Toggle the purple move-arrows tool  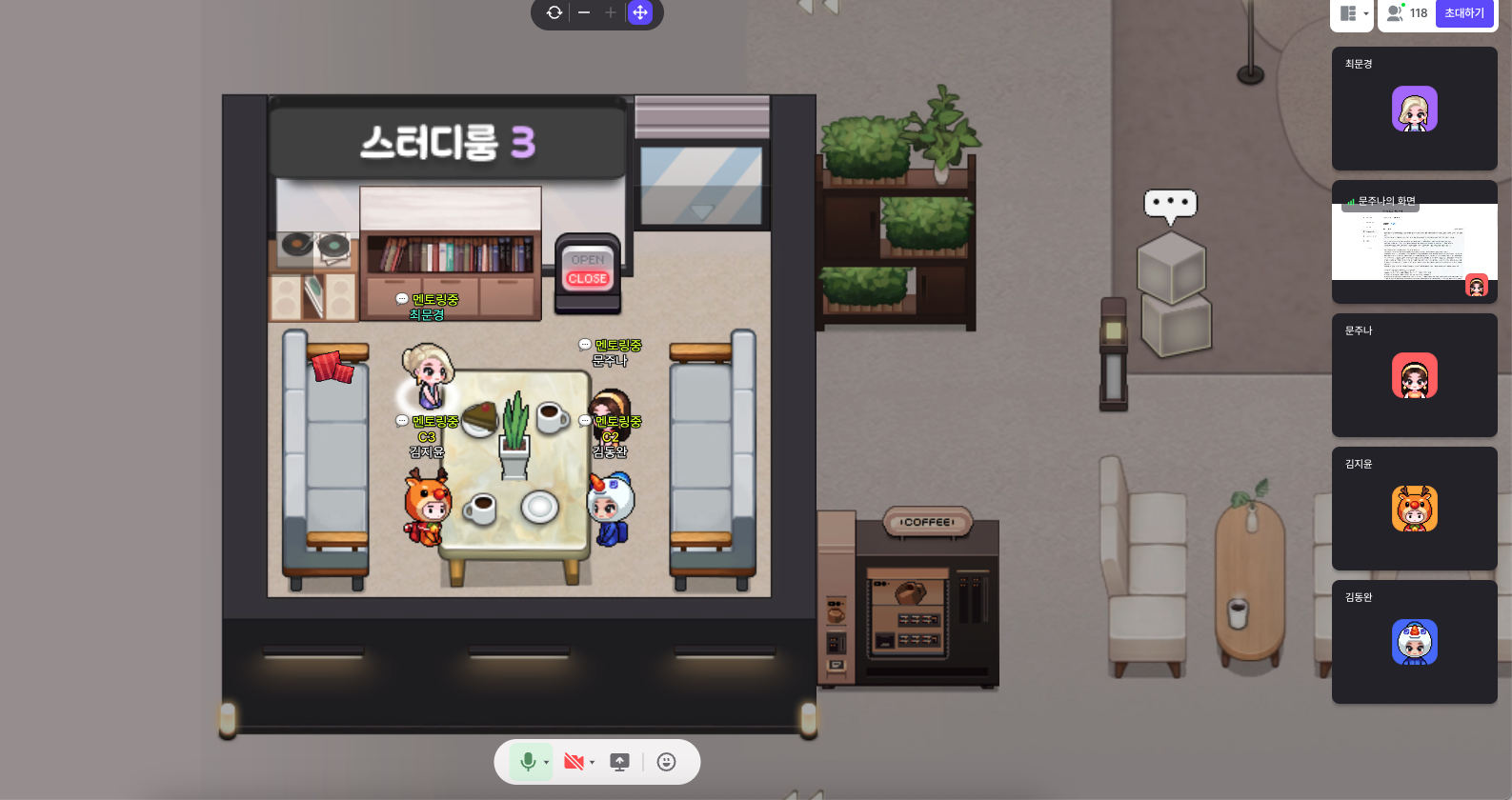640,12
